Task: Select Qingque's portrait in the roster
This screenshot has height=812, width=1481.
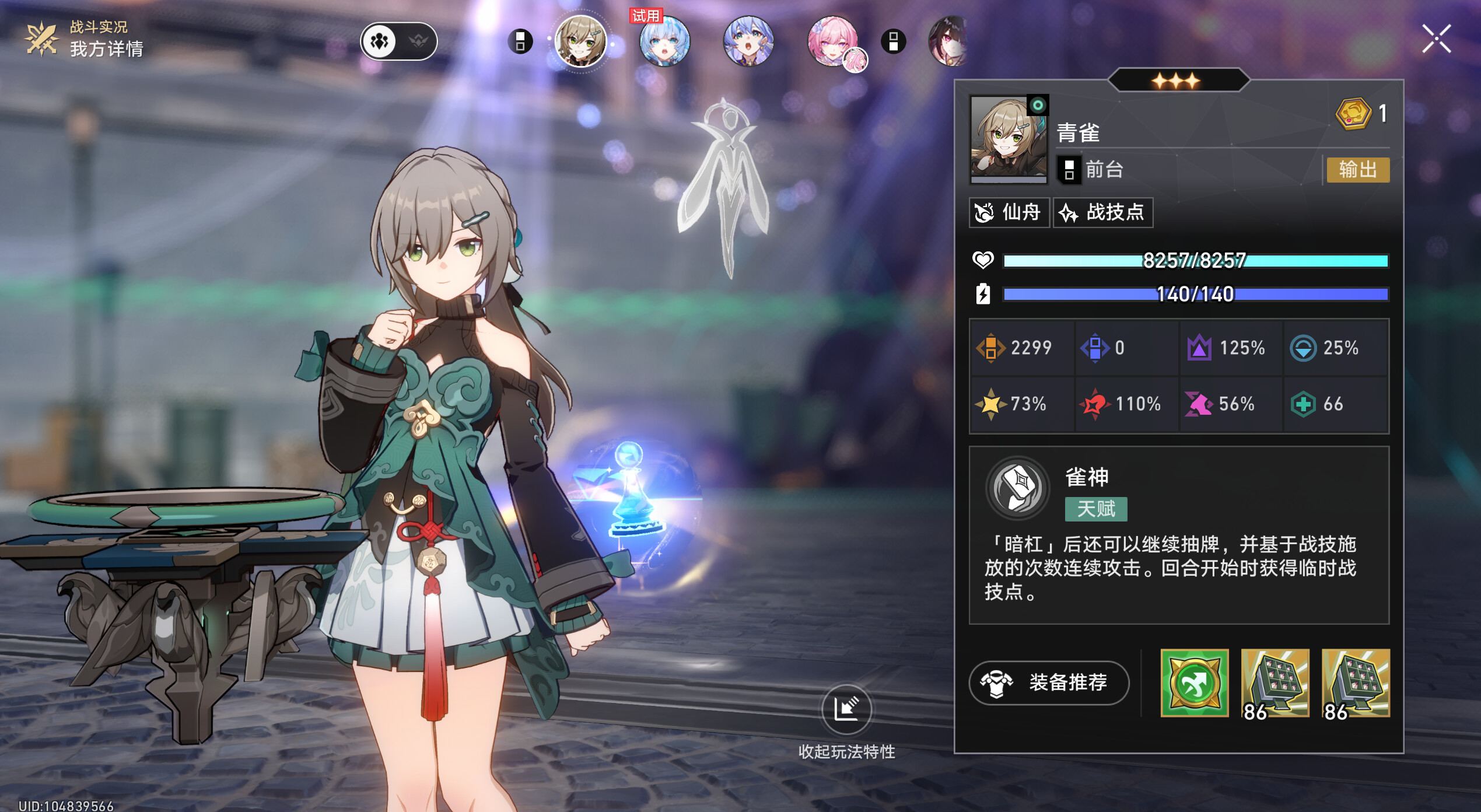Action: (x=580, y=41)
